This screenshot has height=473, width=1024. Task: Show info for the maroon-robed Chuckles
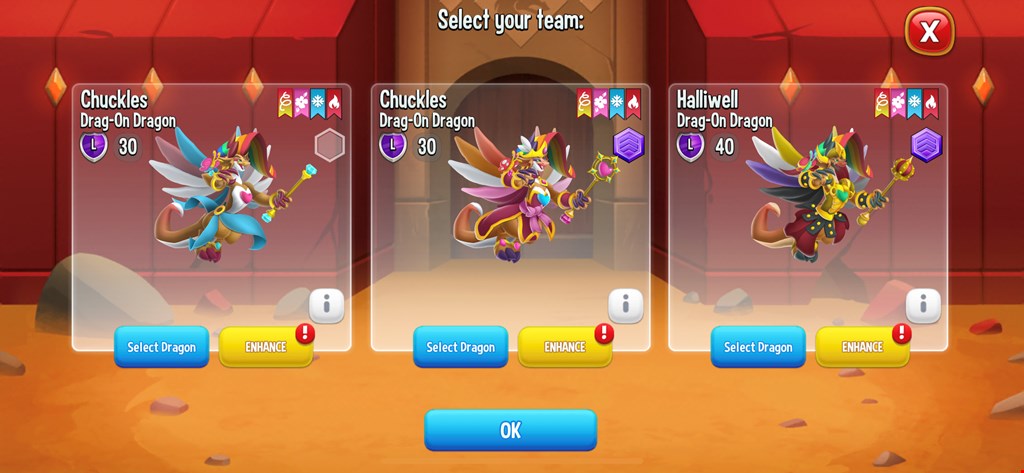pos(625,305)
